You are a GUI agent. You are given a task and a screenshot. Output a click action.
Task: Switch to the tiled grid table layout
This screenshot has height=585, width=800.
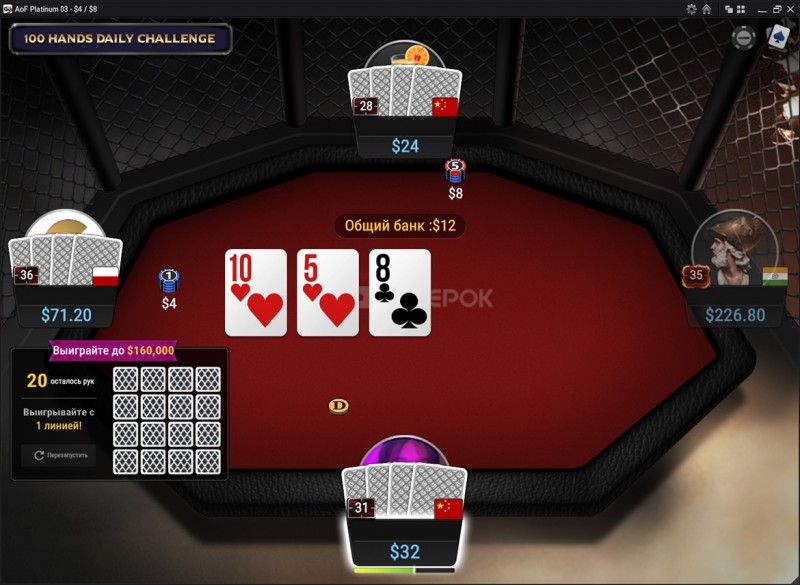point(741,9)
